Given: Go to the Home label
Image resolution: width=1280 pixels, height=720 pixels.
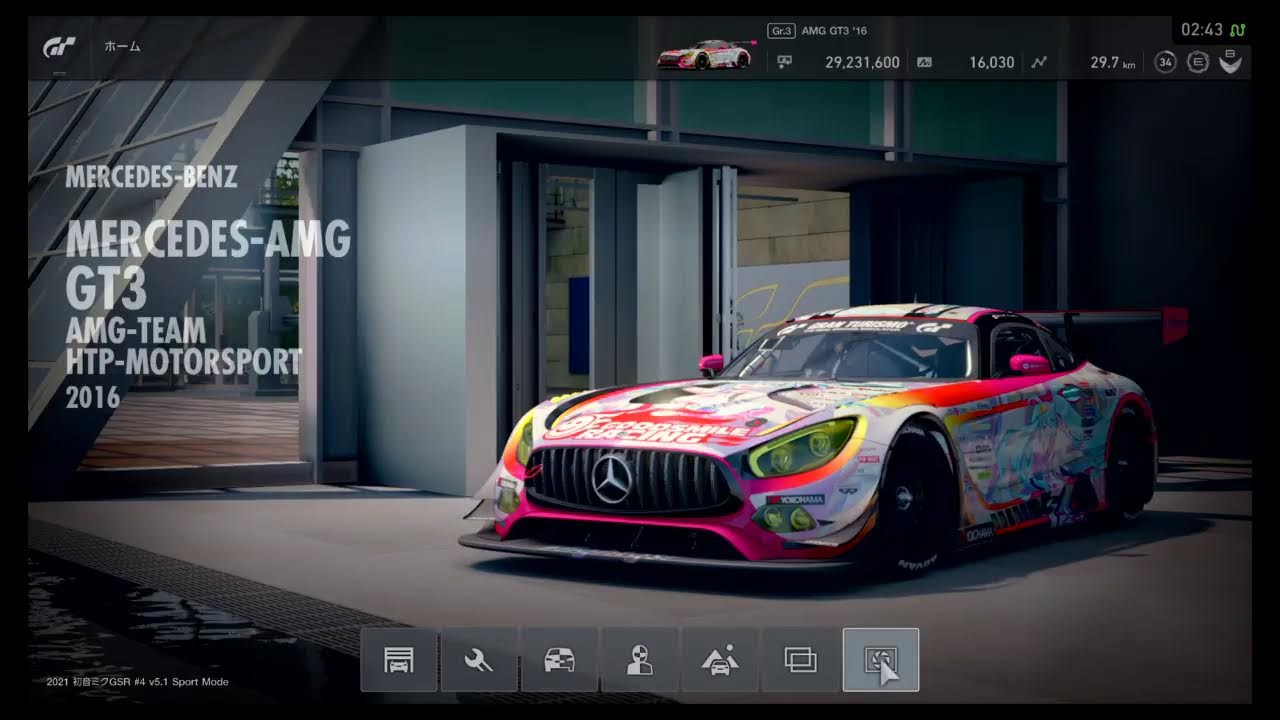Looking at the screenshot, I should point(122,47).
